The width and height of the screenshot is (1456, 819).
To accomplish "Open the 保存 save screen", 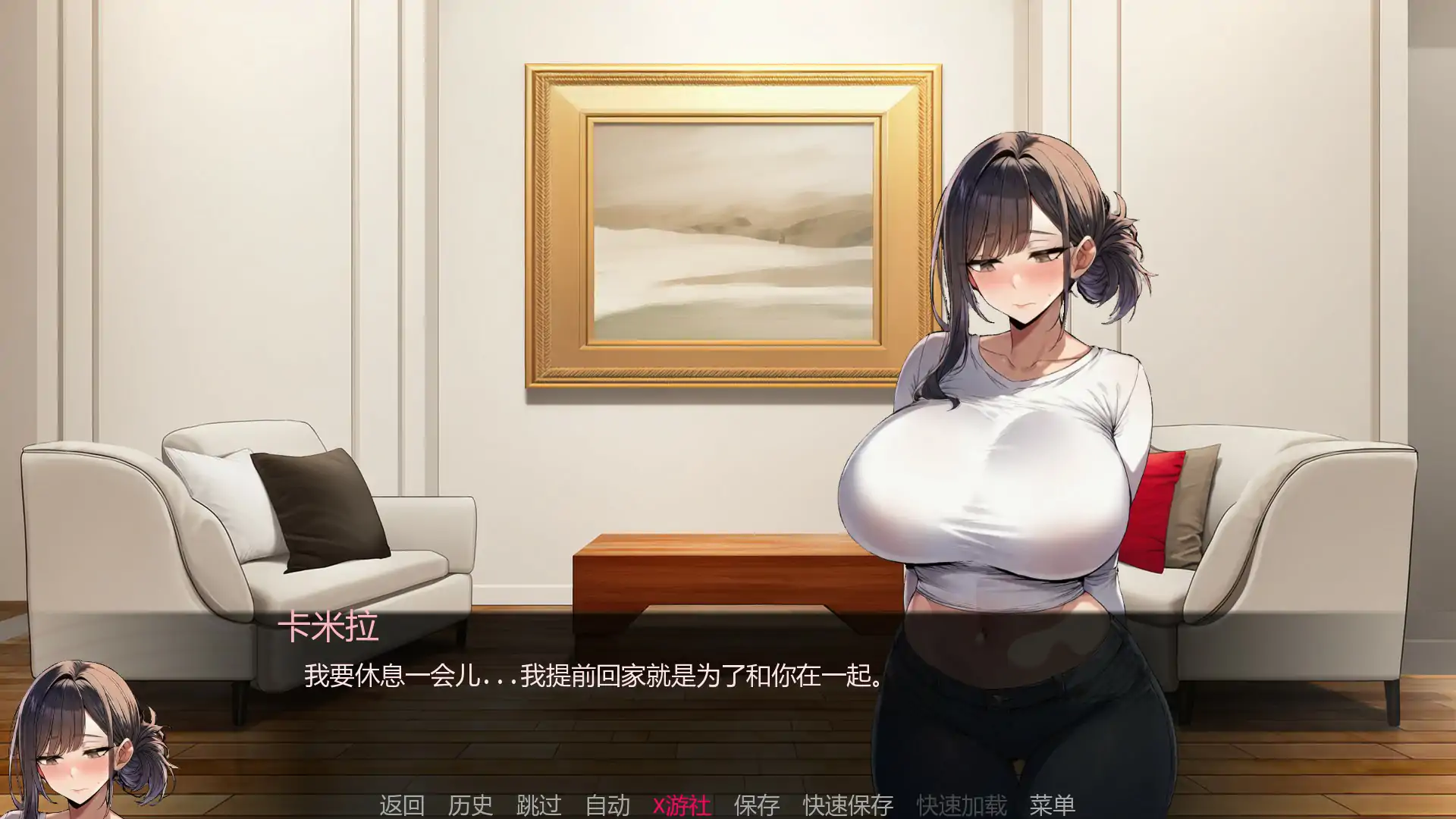I will coord(755,806).
